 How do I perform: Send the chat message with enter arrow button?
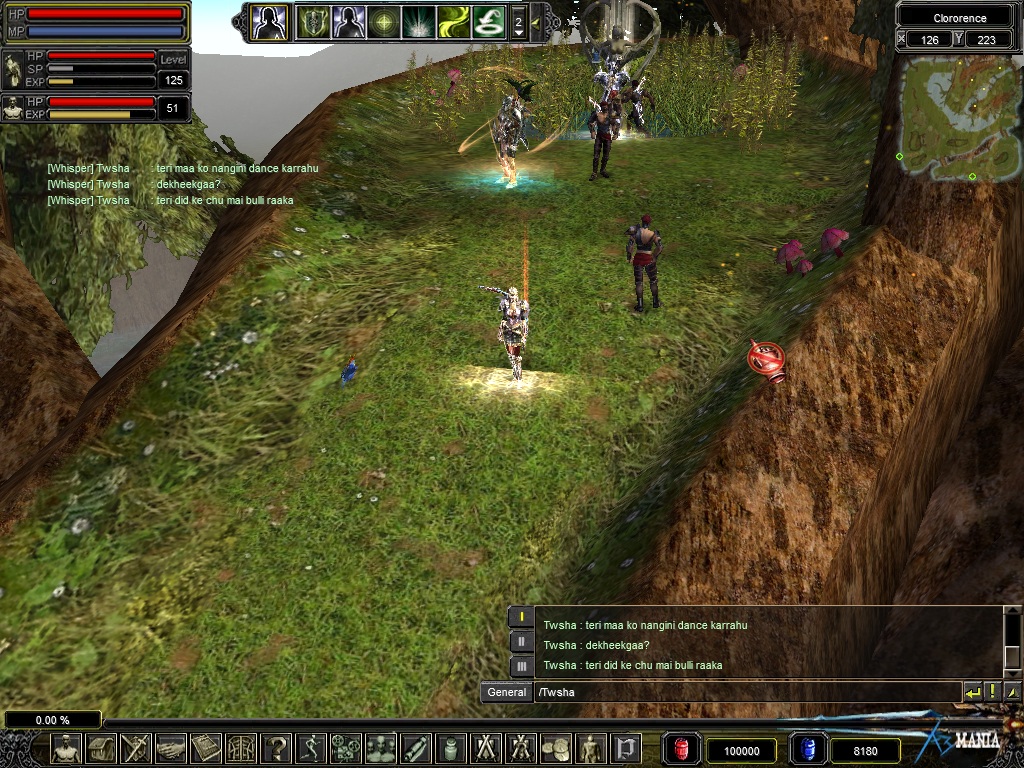[972, 692]
